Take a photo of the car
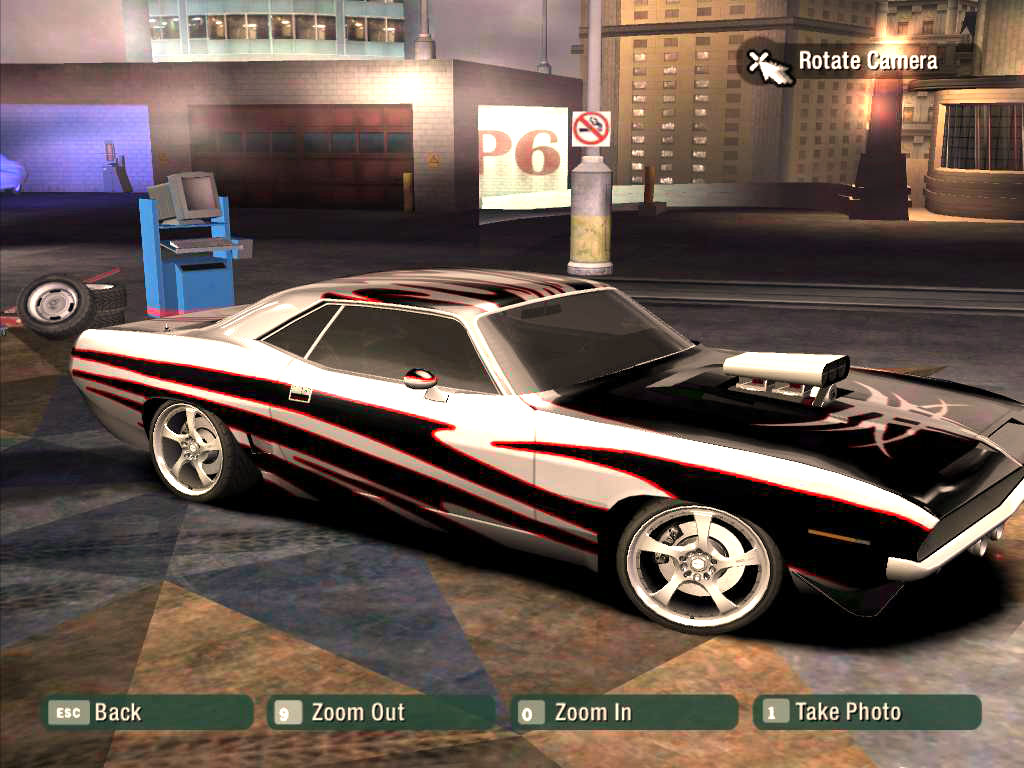 [866, 712]
